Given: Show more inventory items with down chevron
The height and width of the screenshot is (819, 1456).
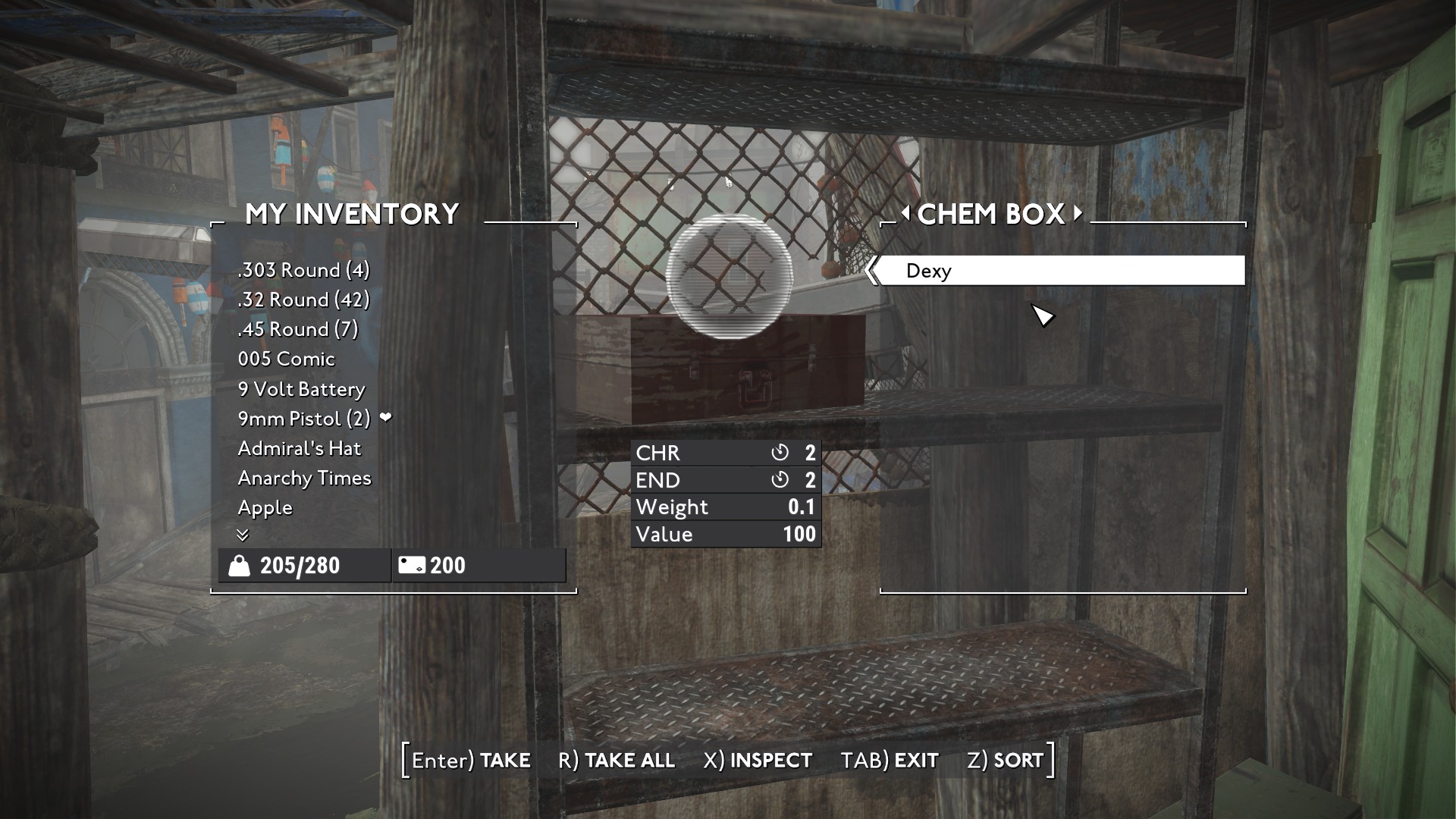Looking at the screenshot, I should pos(243,535).
